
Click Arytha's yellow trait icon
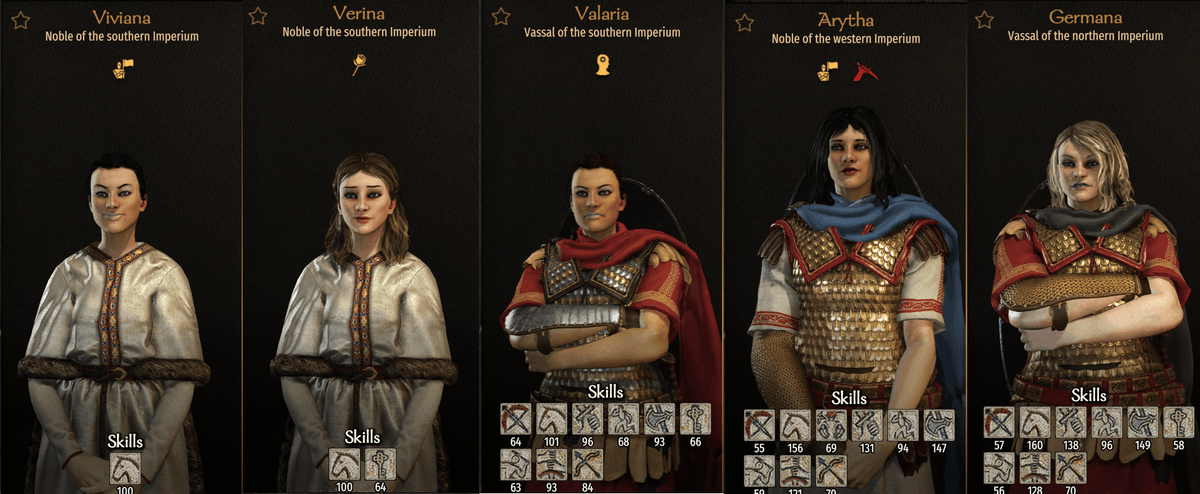827,71
